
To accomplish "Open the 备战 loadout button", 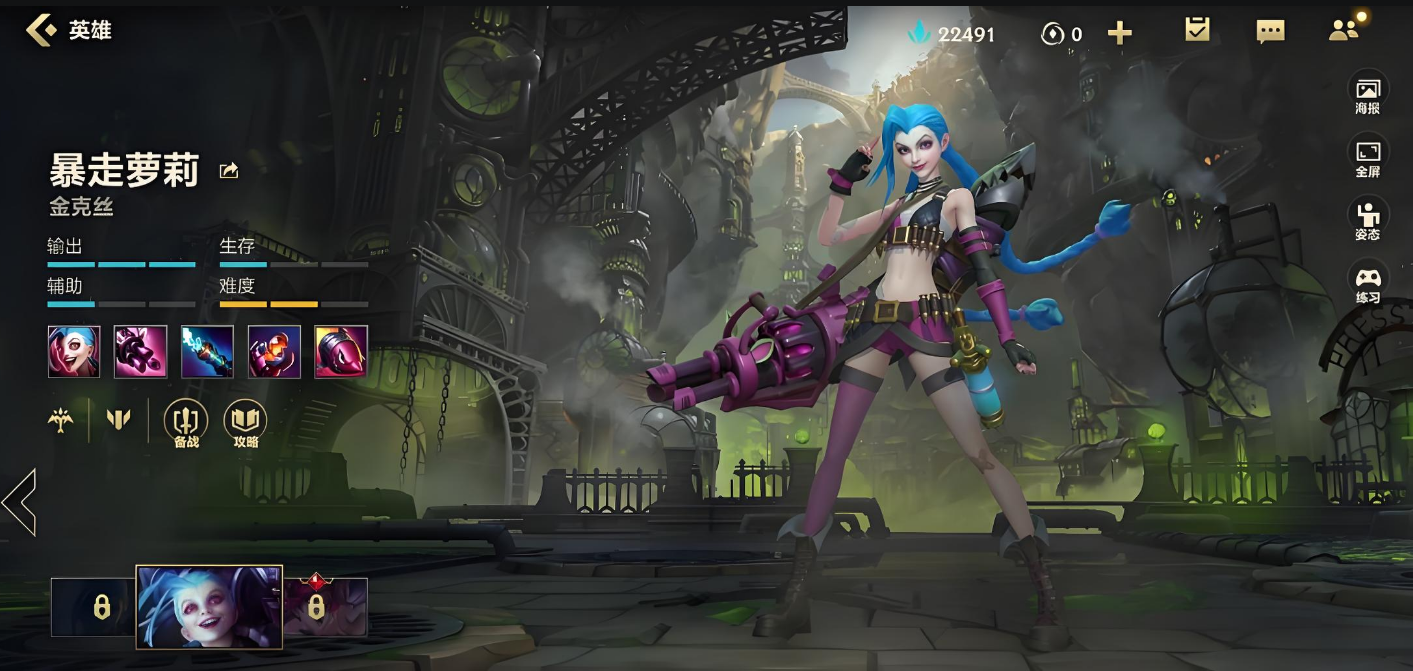I will pos(186,423).
